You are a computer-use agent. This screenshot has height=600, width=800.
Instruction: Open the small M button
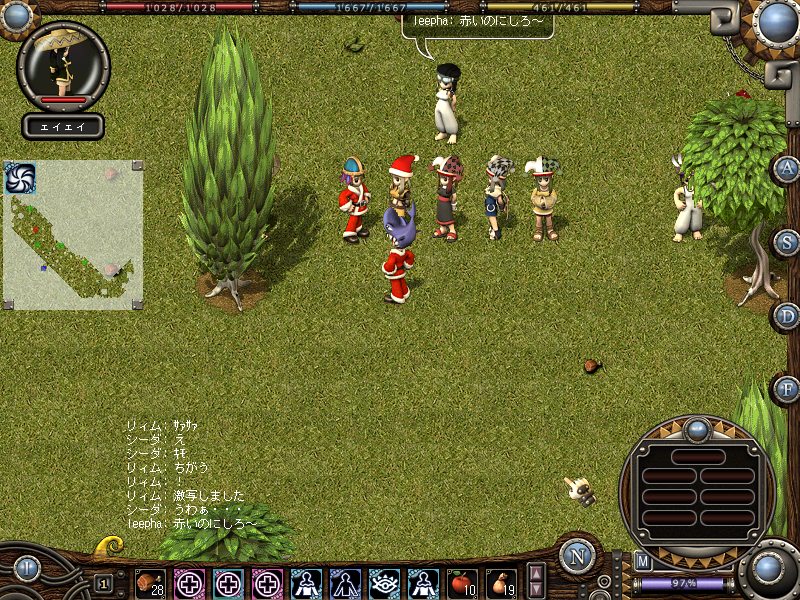click(x=643, y=561)
